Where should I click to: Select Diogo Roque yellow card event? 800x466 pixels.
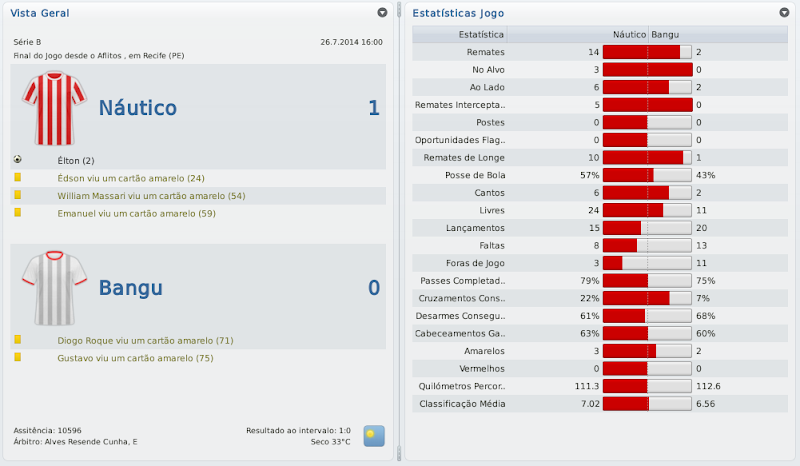(145, 341)
